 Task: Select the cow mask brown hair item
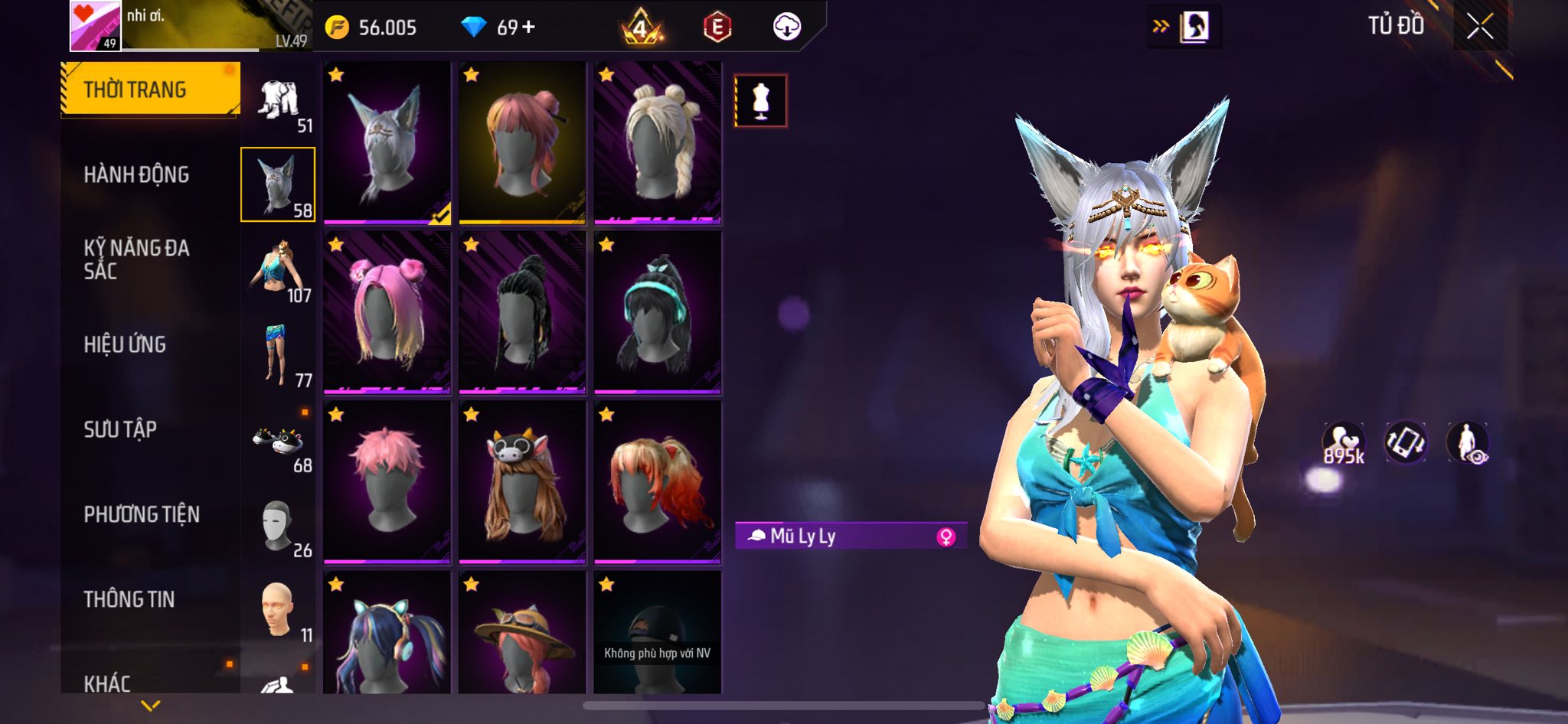(x=522, y=482)
